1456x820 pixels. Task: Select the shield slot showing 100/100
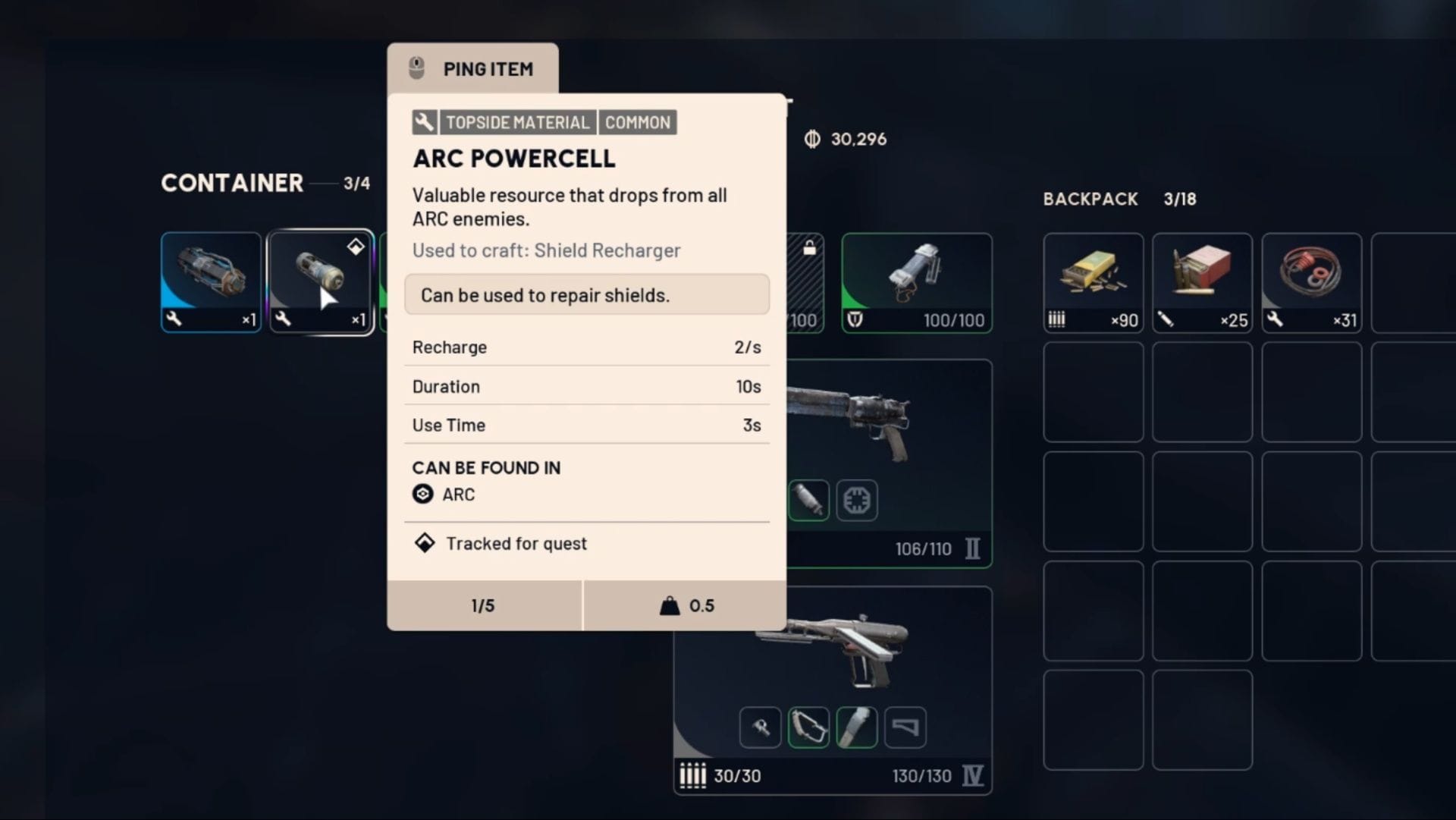point(916,281)
